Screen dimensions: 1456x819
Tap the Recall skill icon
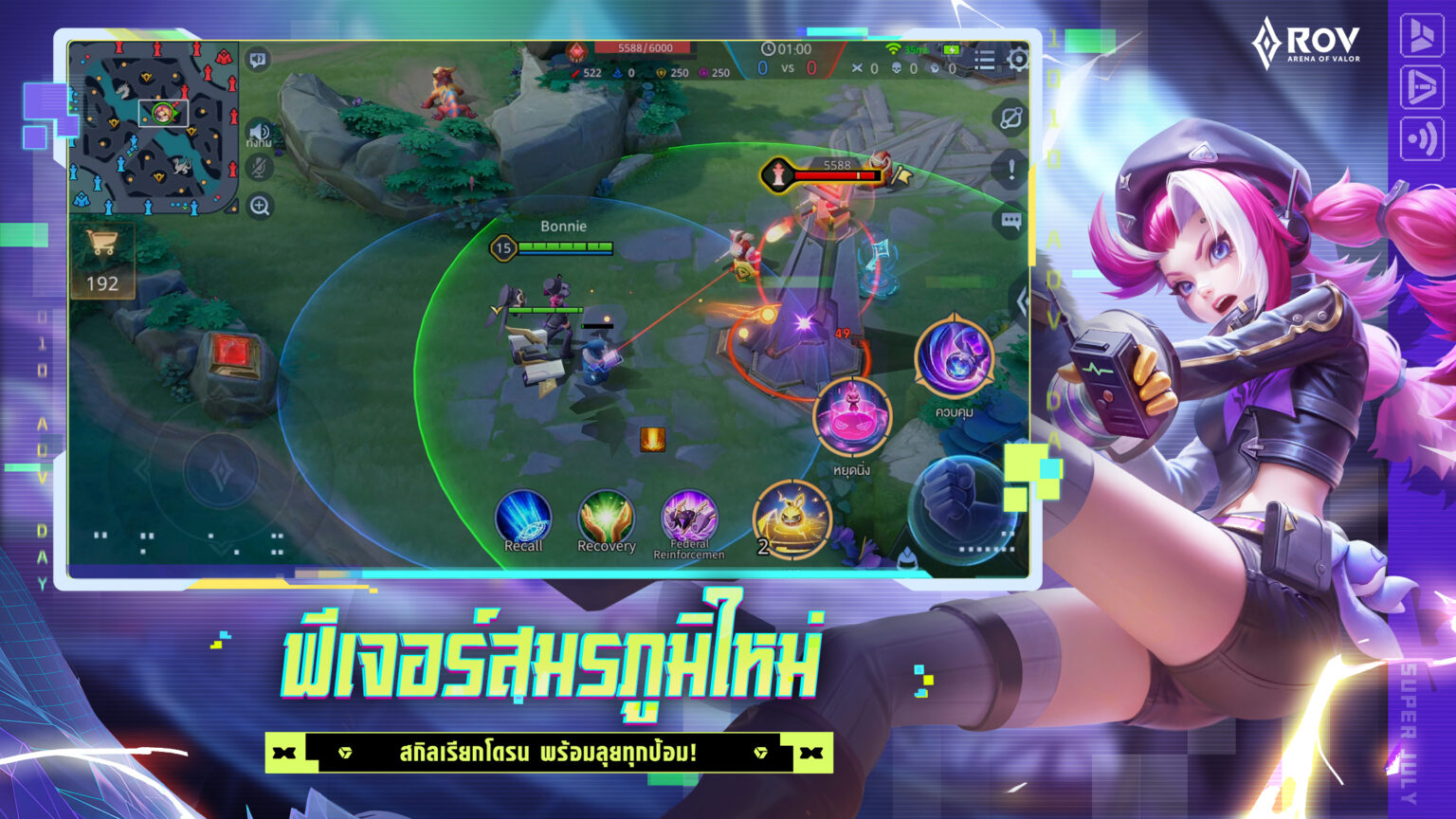[x=524, y=517]
